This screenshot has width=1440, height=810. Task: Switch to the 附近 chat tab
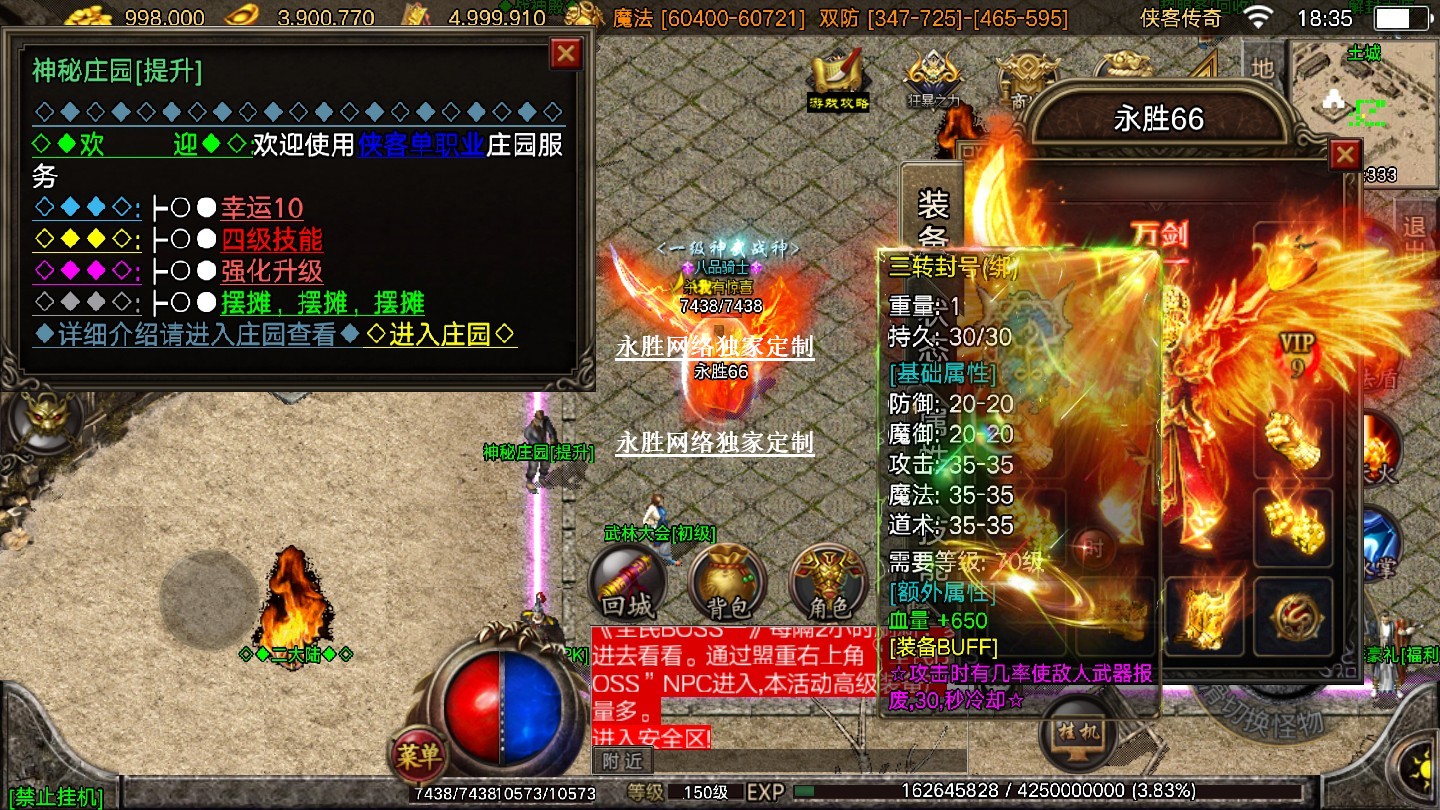tap(621, 761)
